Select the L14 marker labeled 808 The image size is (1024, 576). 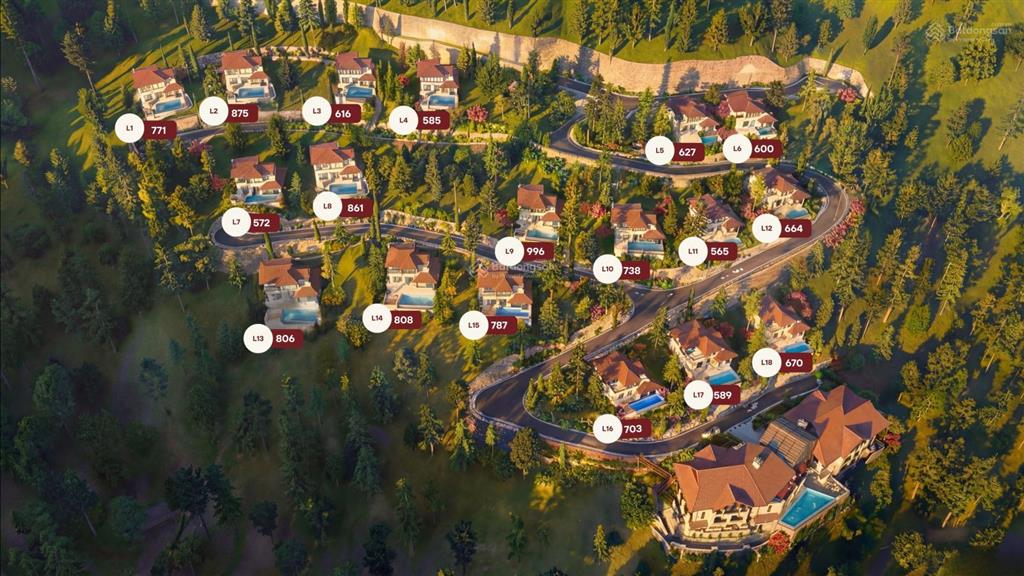tap(377, 318)
